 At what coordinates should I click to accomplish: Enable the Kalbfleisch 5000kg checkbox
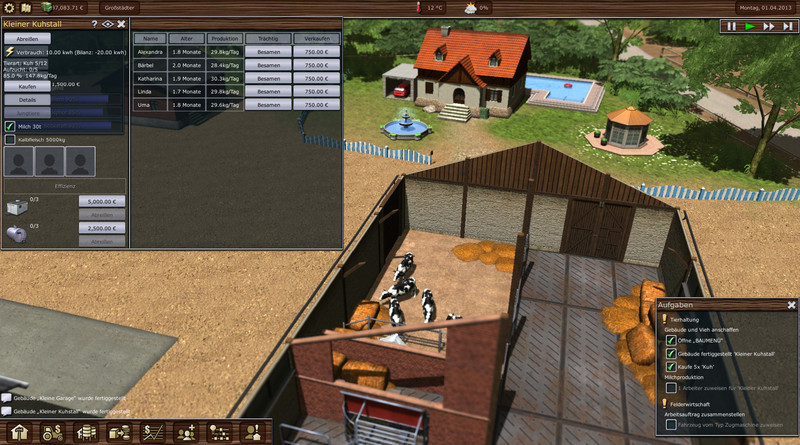10,140
